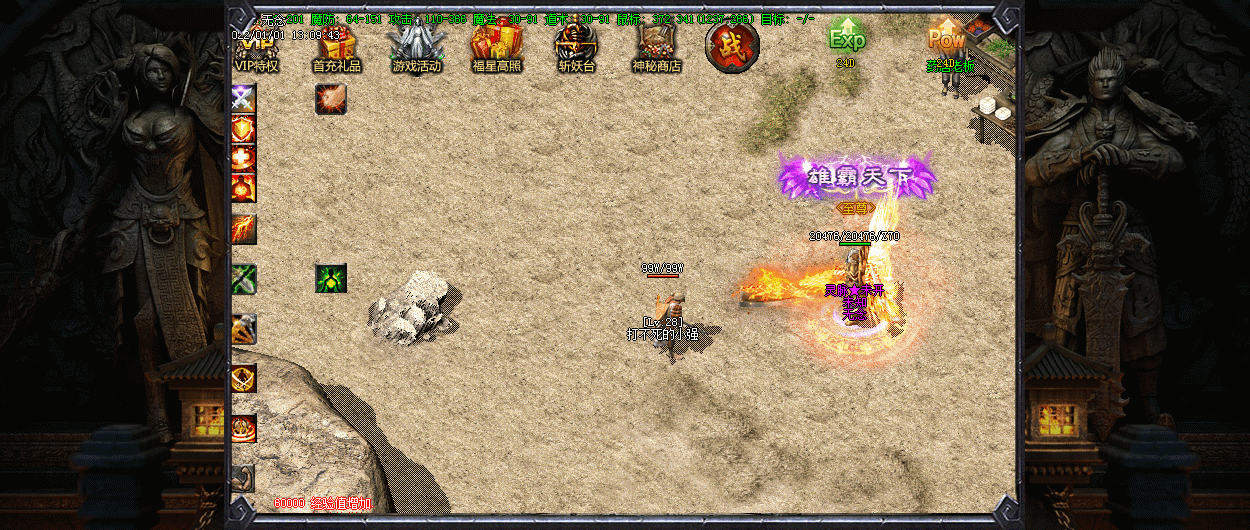Activate the golden crossed blades warrior icon
Image resolution: width=1250 pixels, height=530 pixels.
(x=244, y=378)
